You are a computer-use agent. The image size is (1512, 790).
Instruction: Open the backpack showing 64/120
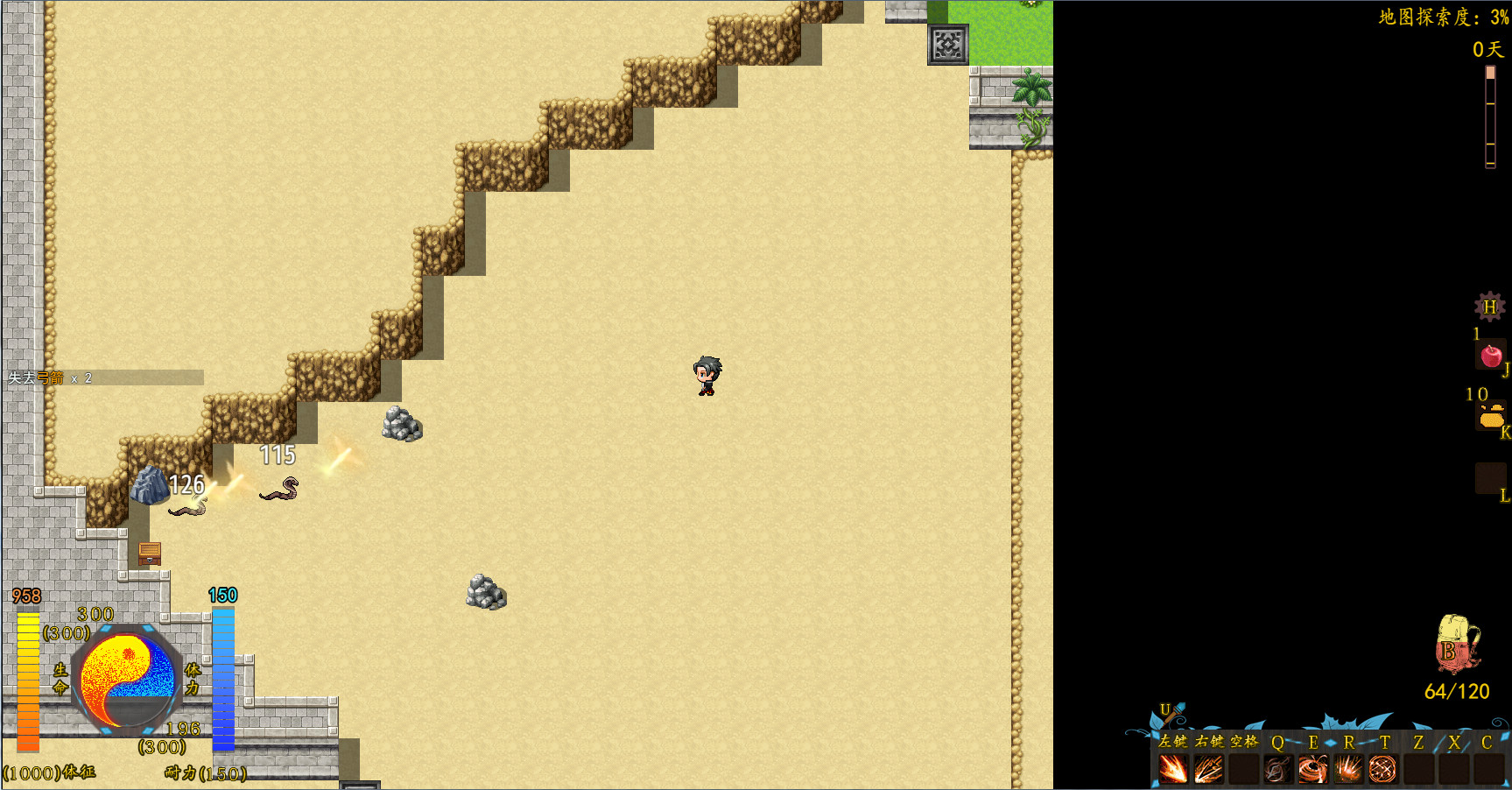coord(1455,645)
